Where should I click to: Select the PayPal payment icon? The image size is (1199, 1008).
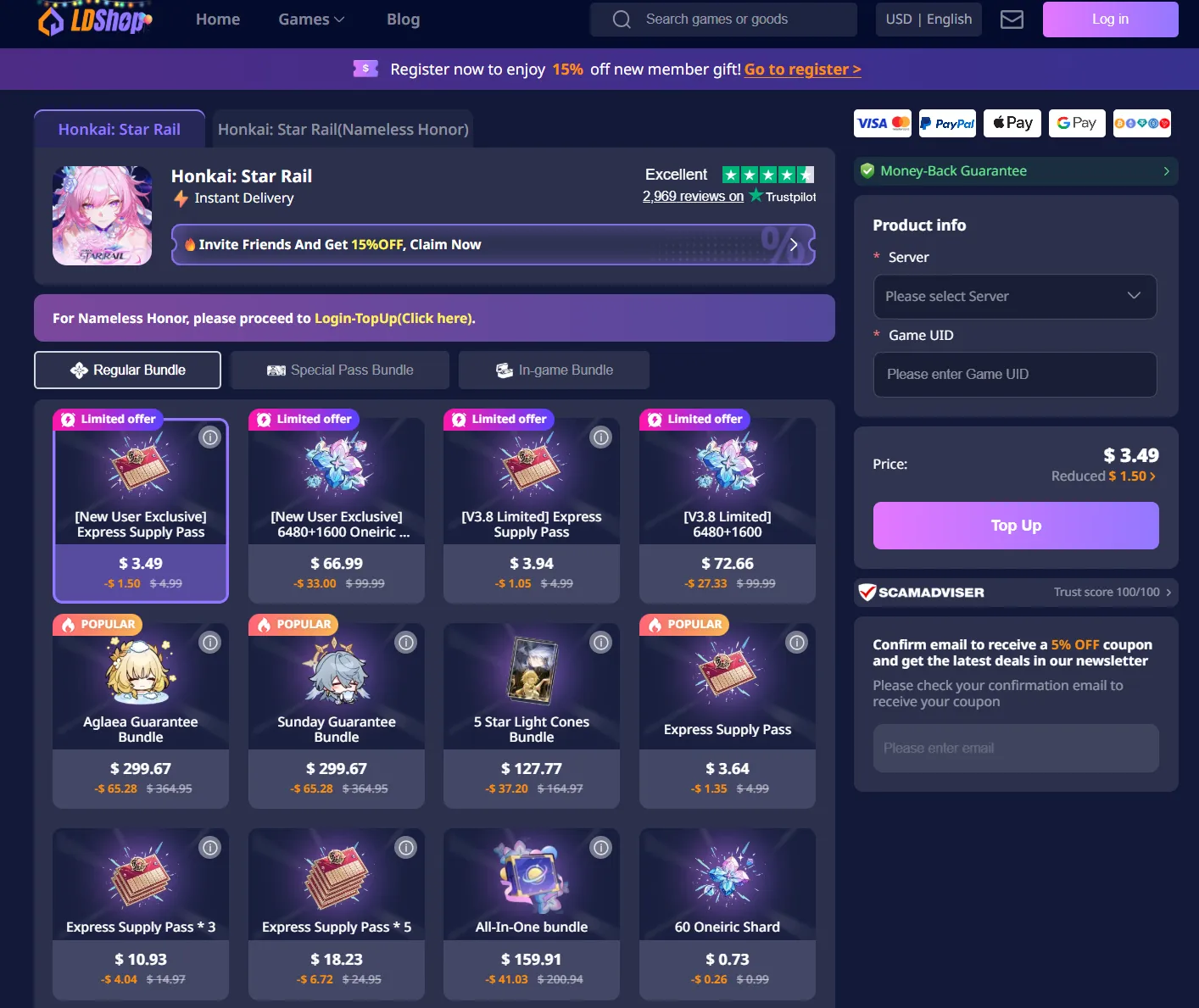(x=946, y=123)
